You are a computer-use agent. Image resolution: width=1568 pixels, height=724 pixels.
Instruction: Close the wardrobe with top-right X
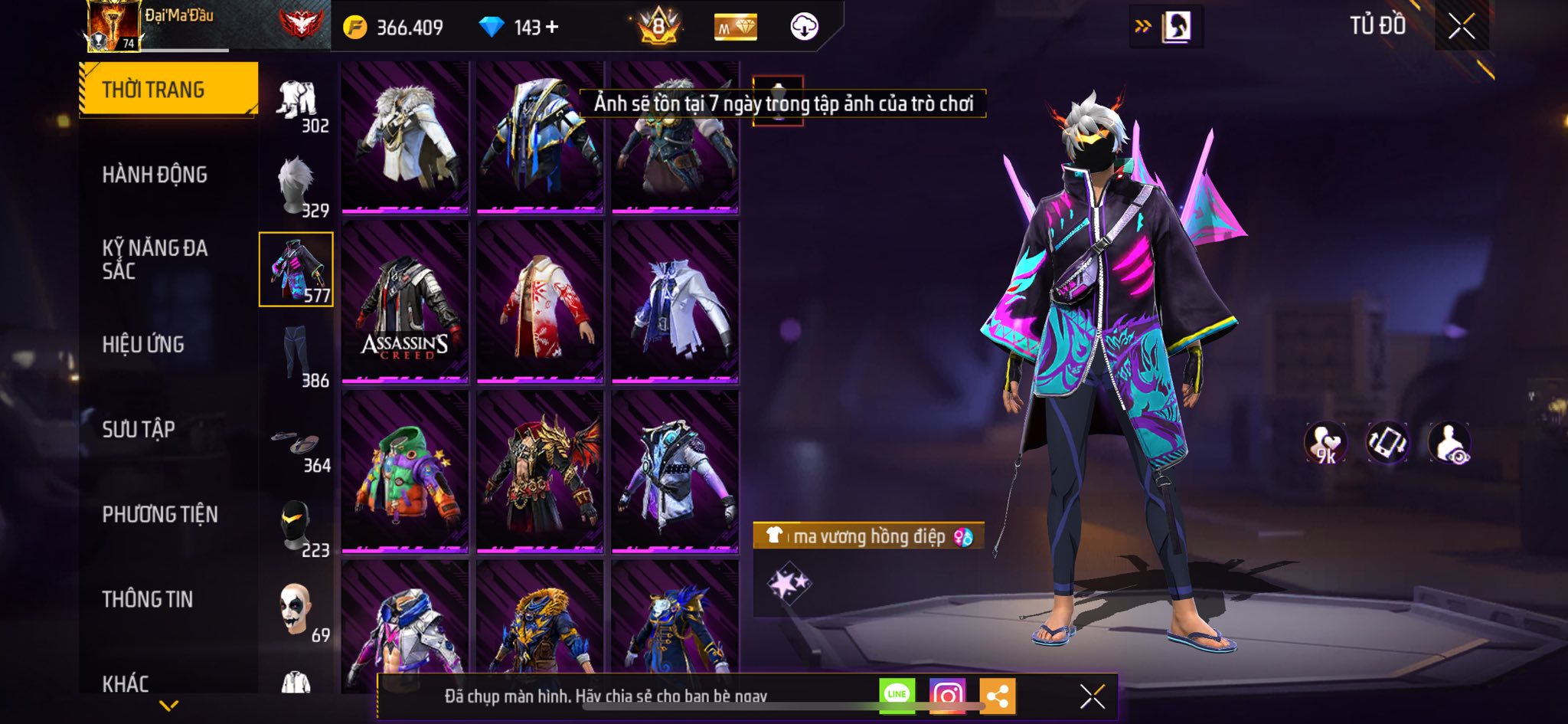[x=1461, y=27]
